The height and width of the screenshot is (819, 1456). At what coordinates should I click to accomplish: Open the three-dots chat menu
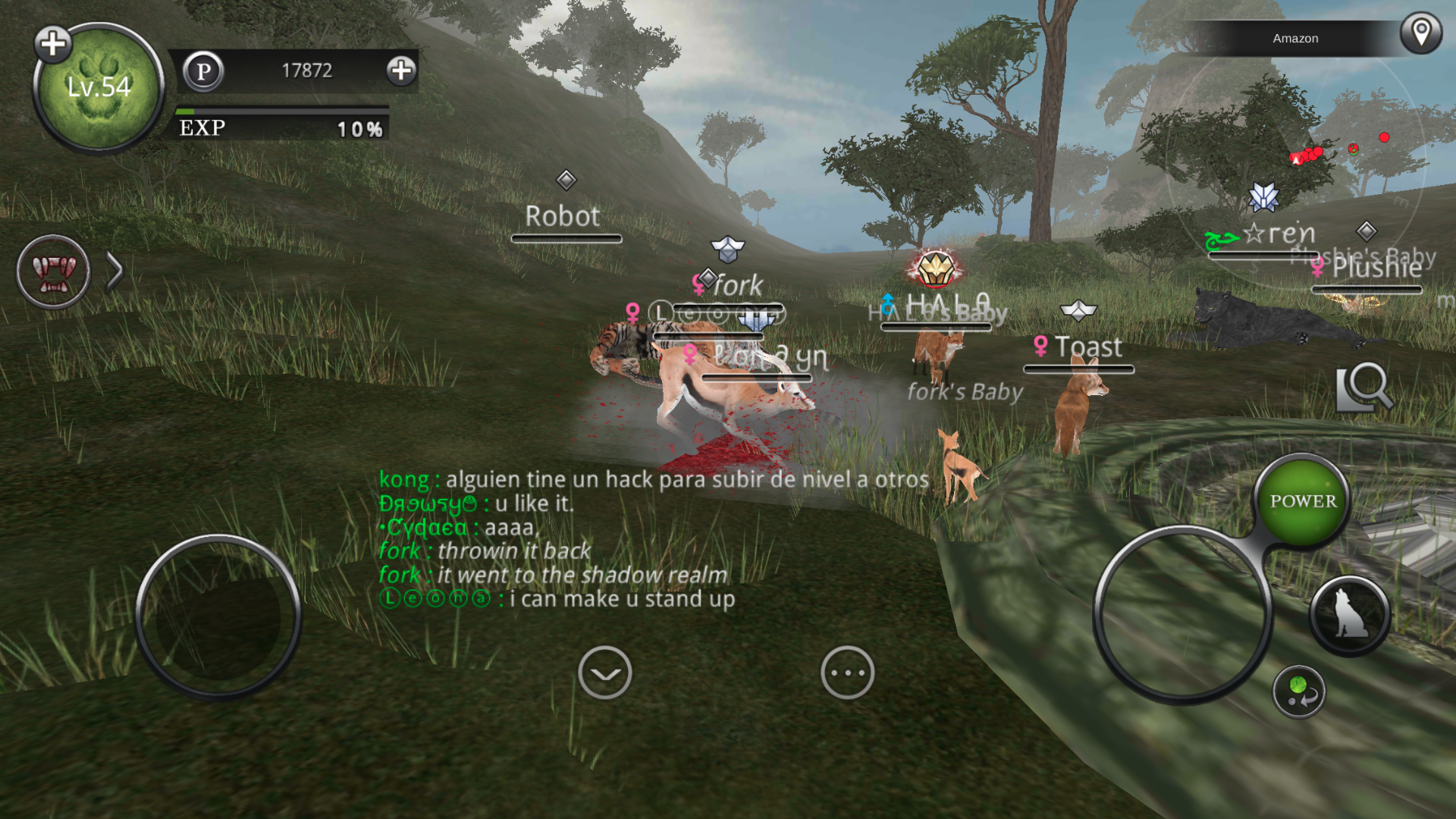click(x=847, y=673)
